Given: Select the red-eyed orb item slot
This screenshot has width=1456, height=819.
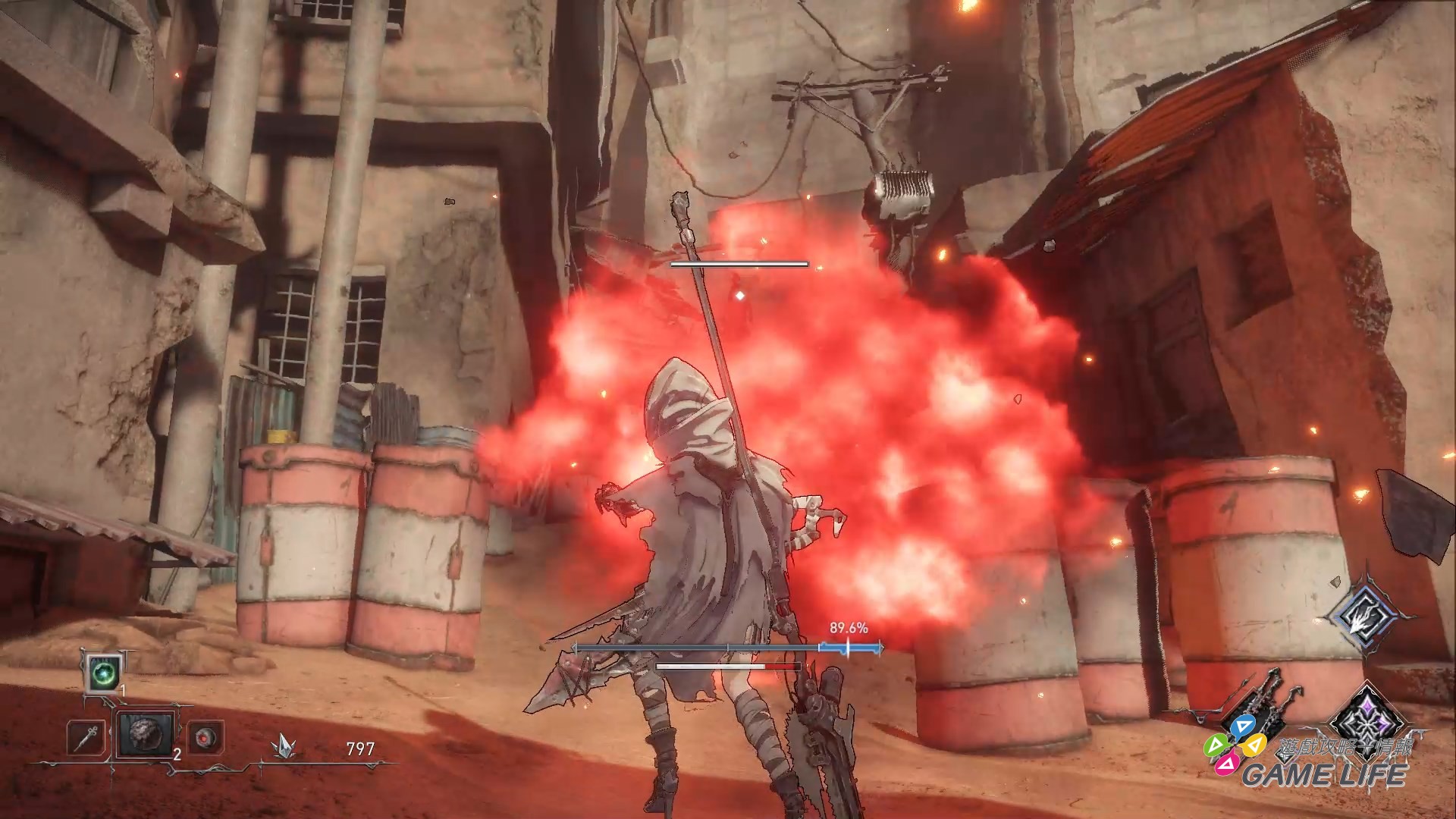Looking at the screenshot, I should pos(204,737).
